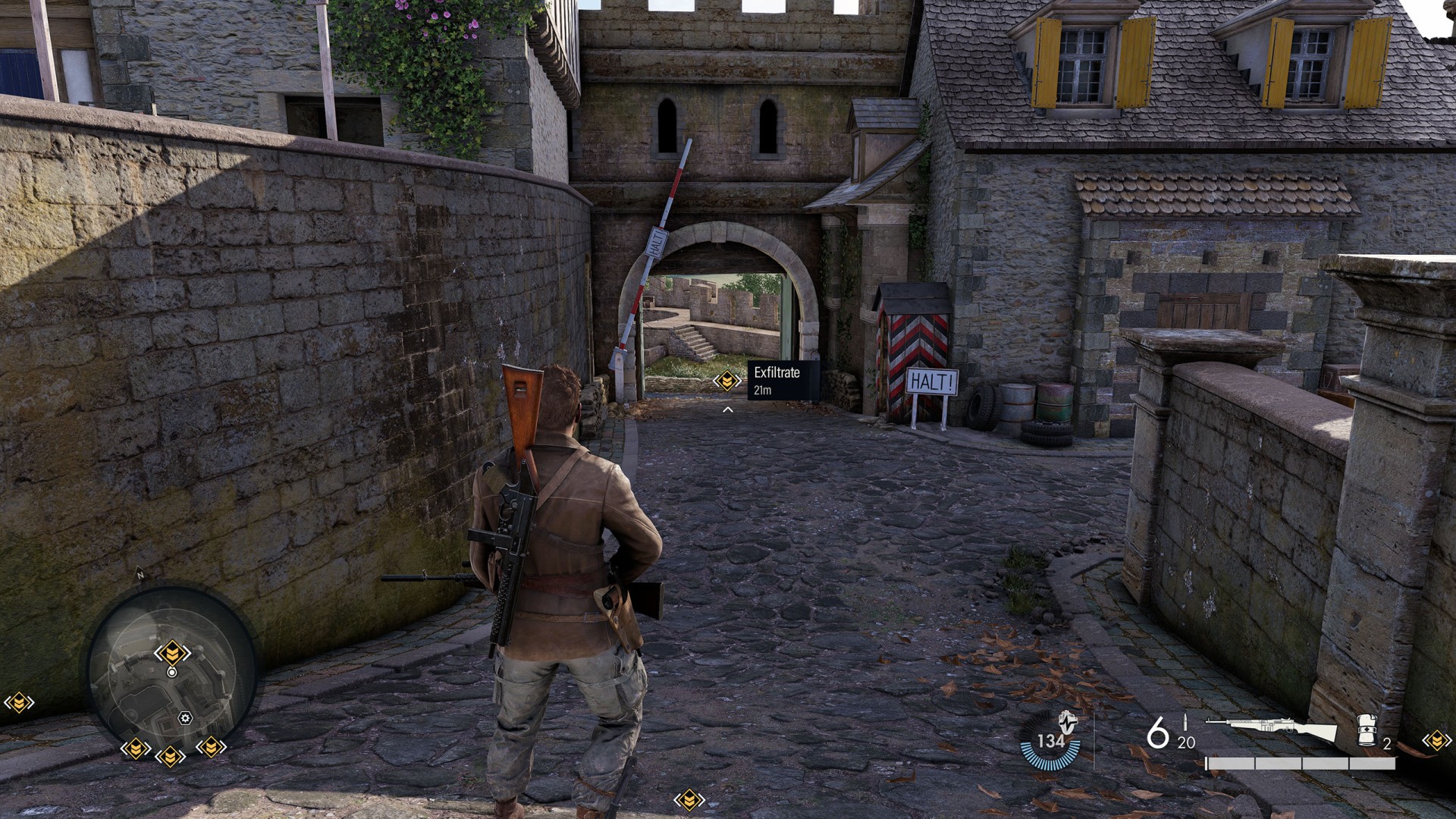This screenshot has height=819, width=1456.
Task: Select the Exfiltrate objective marker
Action: click(727, 380)
